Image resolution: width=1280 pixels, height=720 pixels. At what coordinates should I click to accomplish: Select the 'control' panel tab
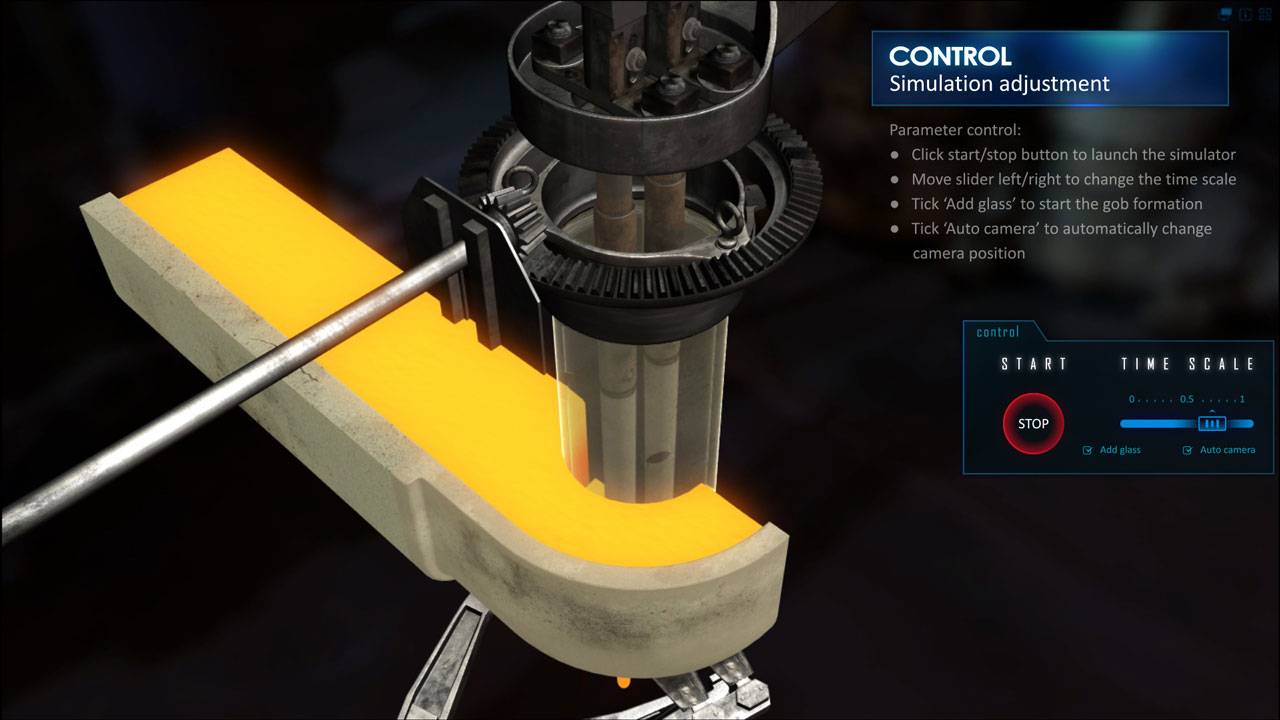(x=998, y=332)
